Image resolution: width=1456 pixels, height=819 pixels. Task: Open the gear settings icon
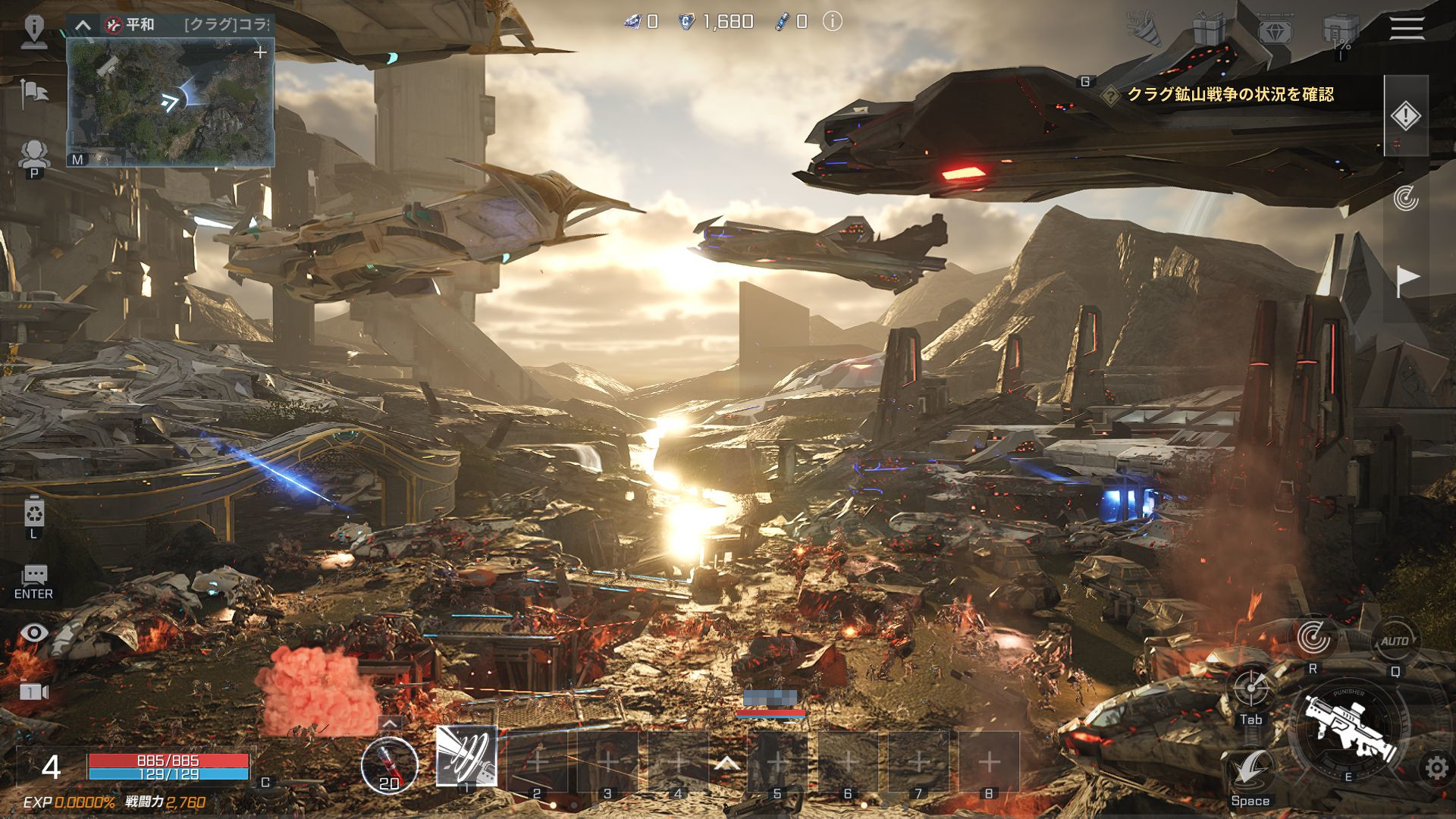(x=1436, y=768)
